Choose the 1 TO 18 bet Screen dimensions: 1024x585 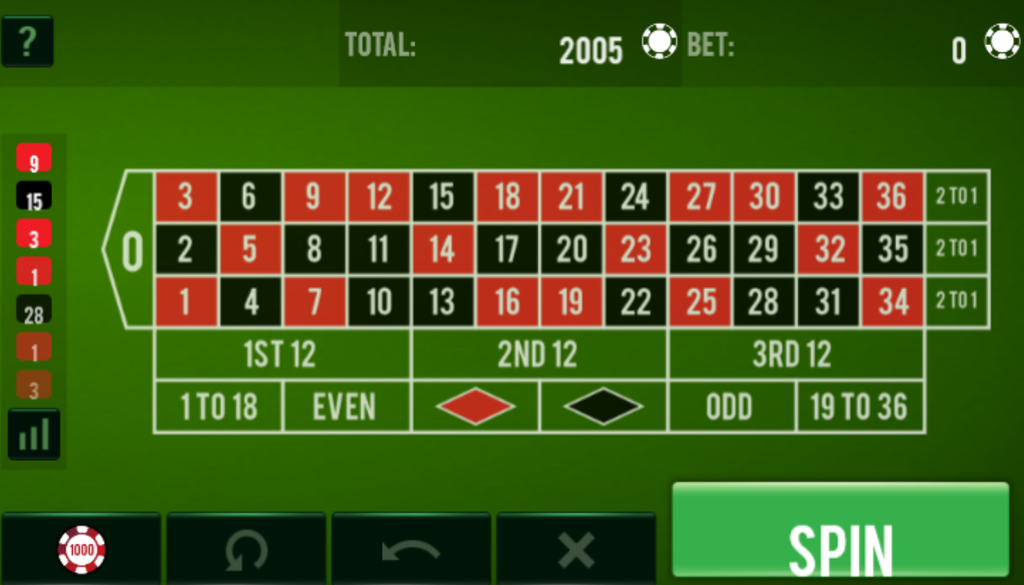coord(218,407)
